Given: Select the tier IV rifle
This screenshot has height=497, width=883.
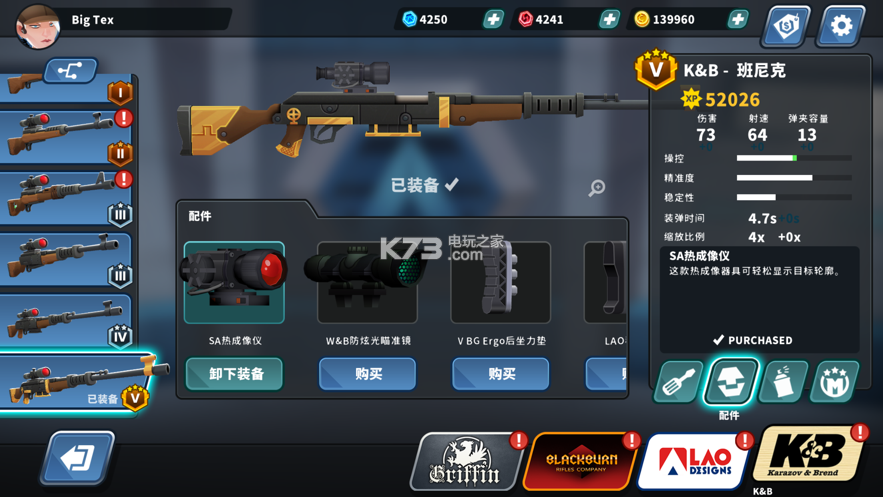Looking at the screenshot, I should (66, 320).
